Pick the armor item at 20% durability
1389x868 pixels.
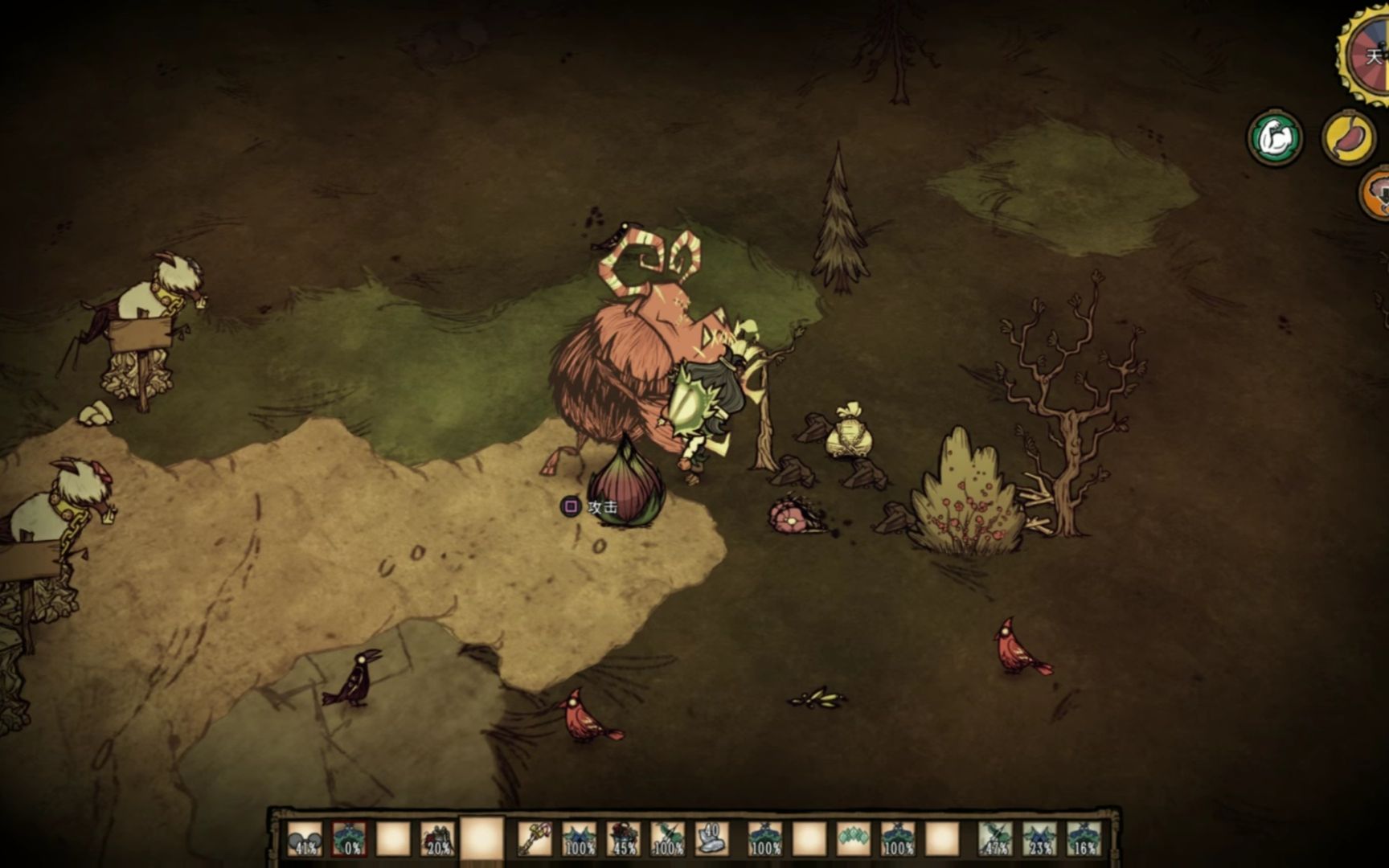436,839
